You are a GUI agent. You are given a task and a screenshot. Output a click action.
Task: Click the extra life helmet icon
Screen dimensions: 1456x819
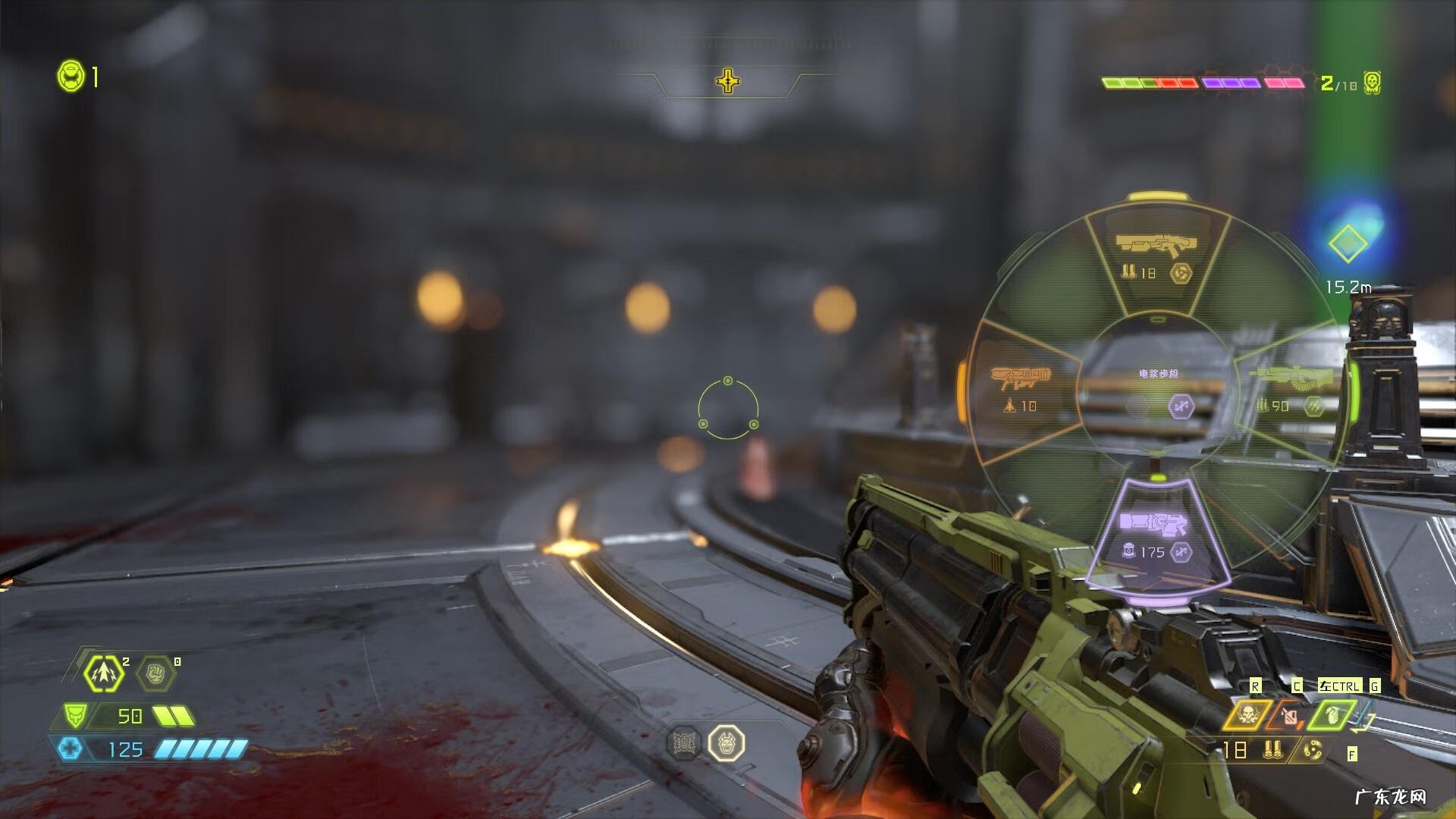[x=71, y=77]
